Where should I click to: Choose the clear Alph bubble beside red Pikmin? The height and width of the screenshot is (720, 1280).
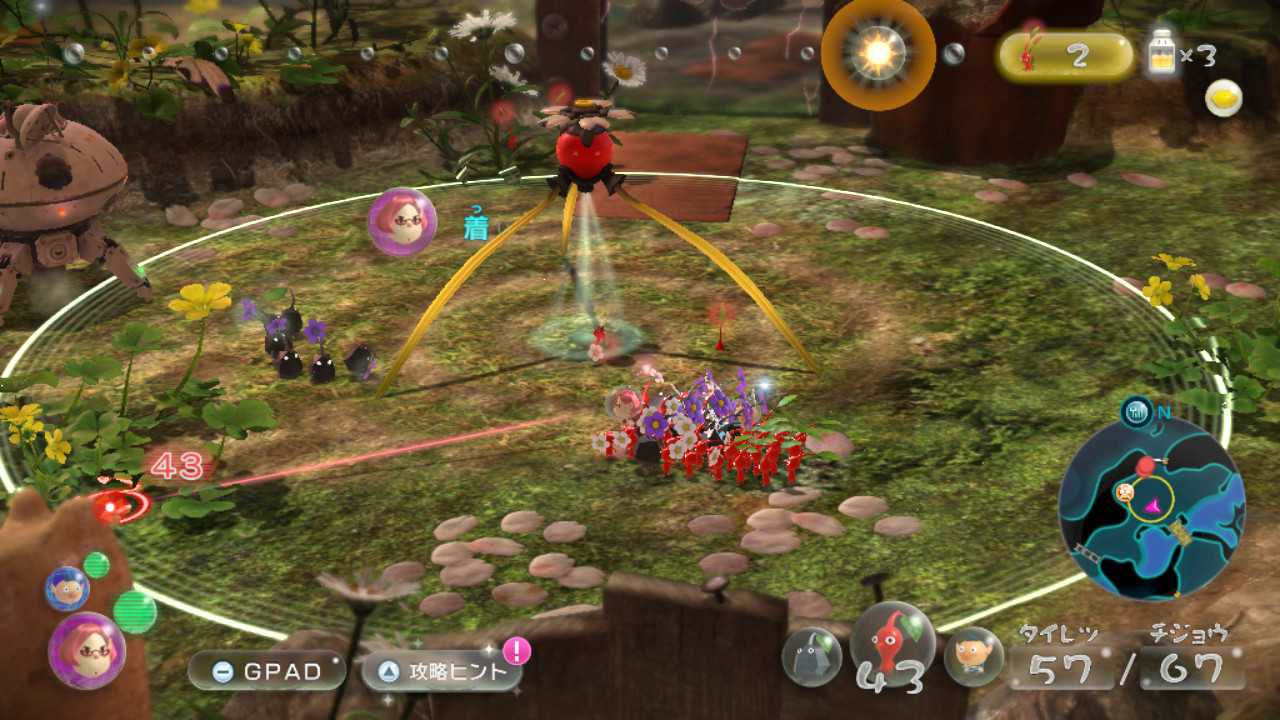(x=973, y=656)
